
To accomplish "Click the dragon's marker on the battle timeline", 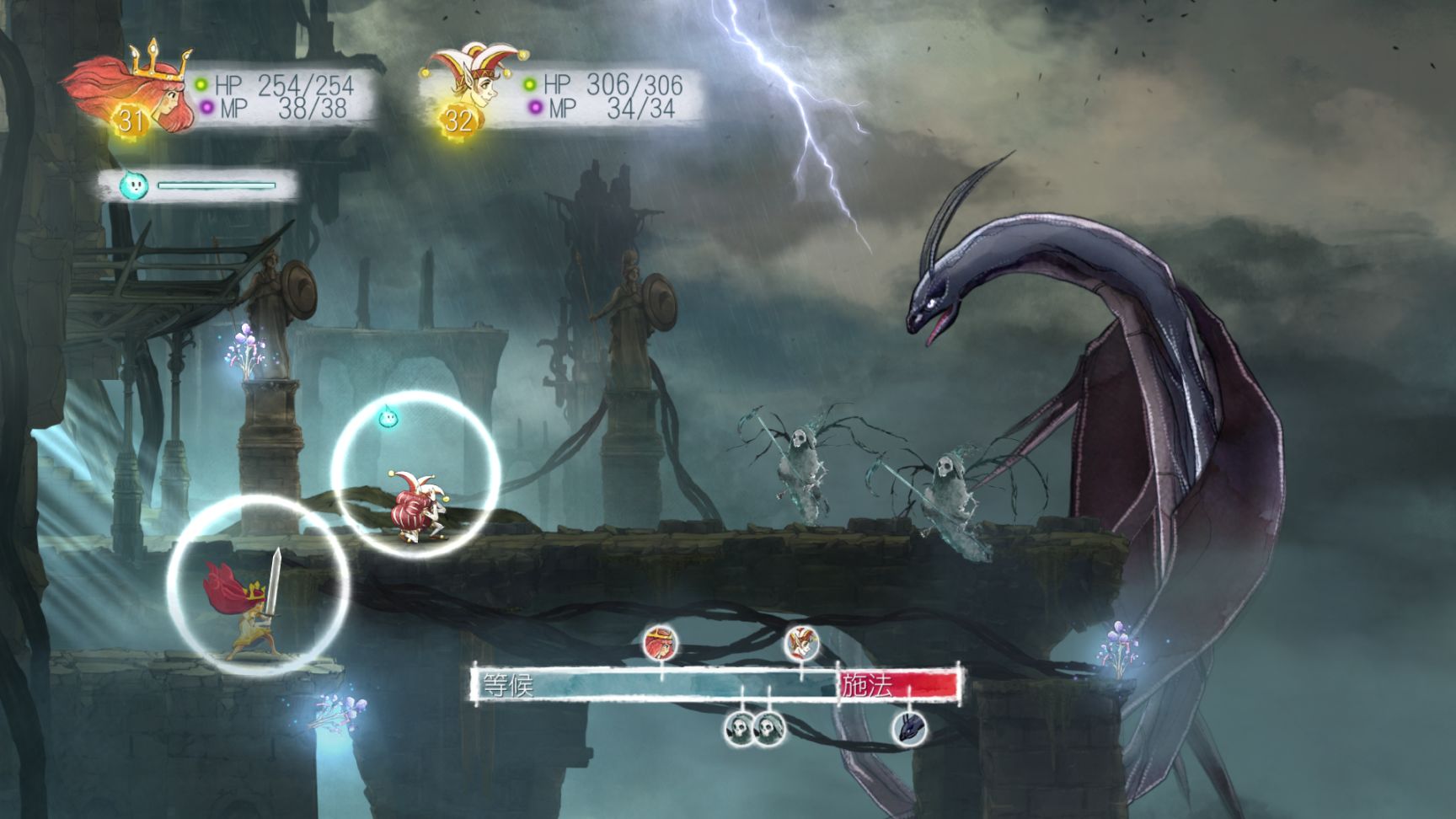I will click(910, 727).
